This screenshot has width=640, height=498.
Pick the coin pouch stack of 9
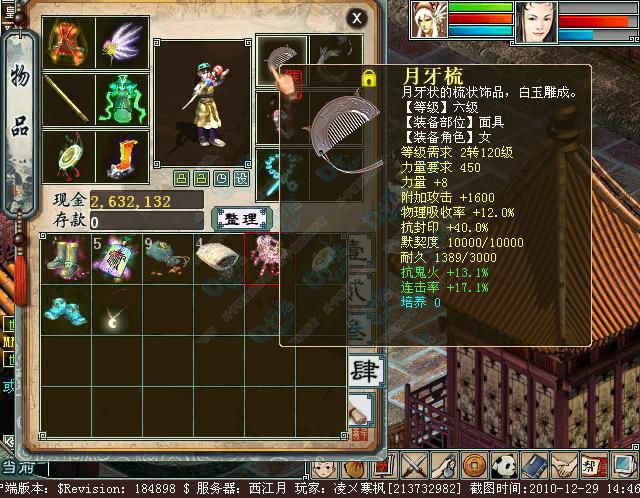click(x=167, y=258)
